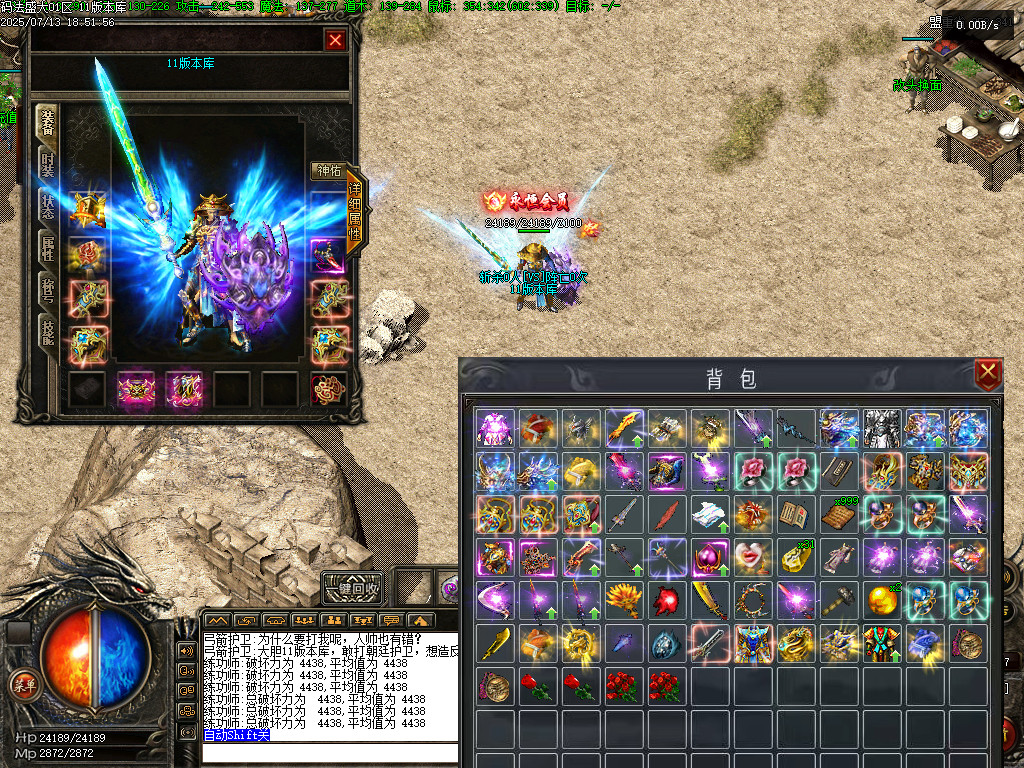Screen dimensions: 1024x768
Task: Click the chat text input field
Action: (330, 752)
